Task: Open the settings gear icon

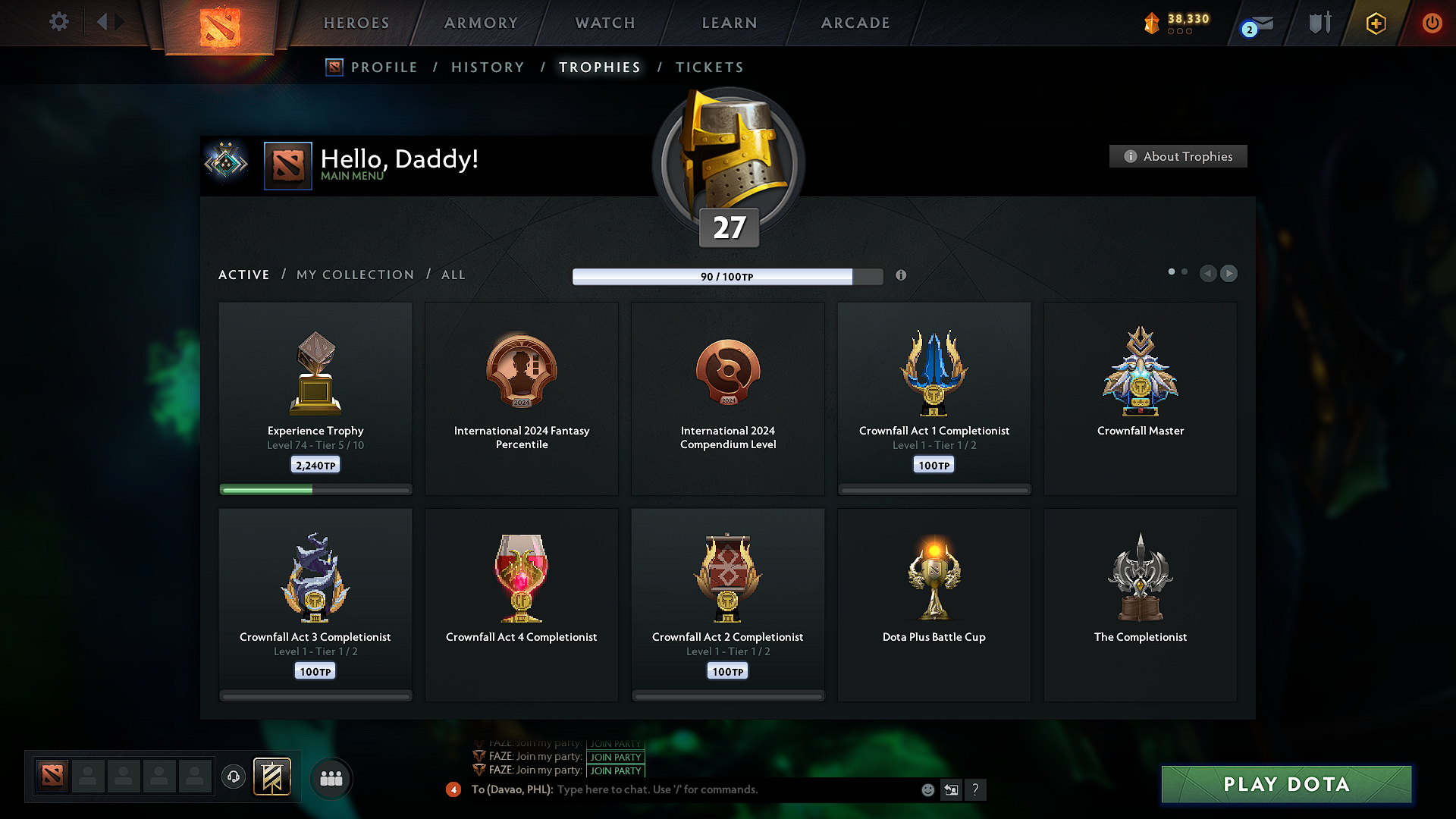Action: (59, 22)
